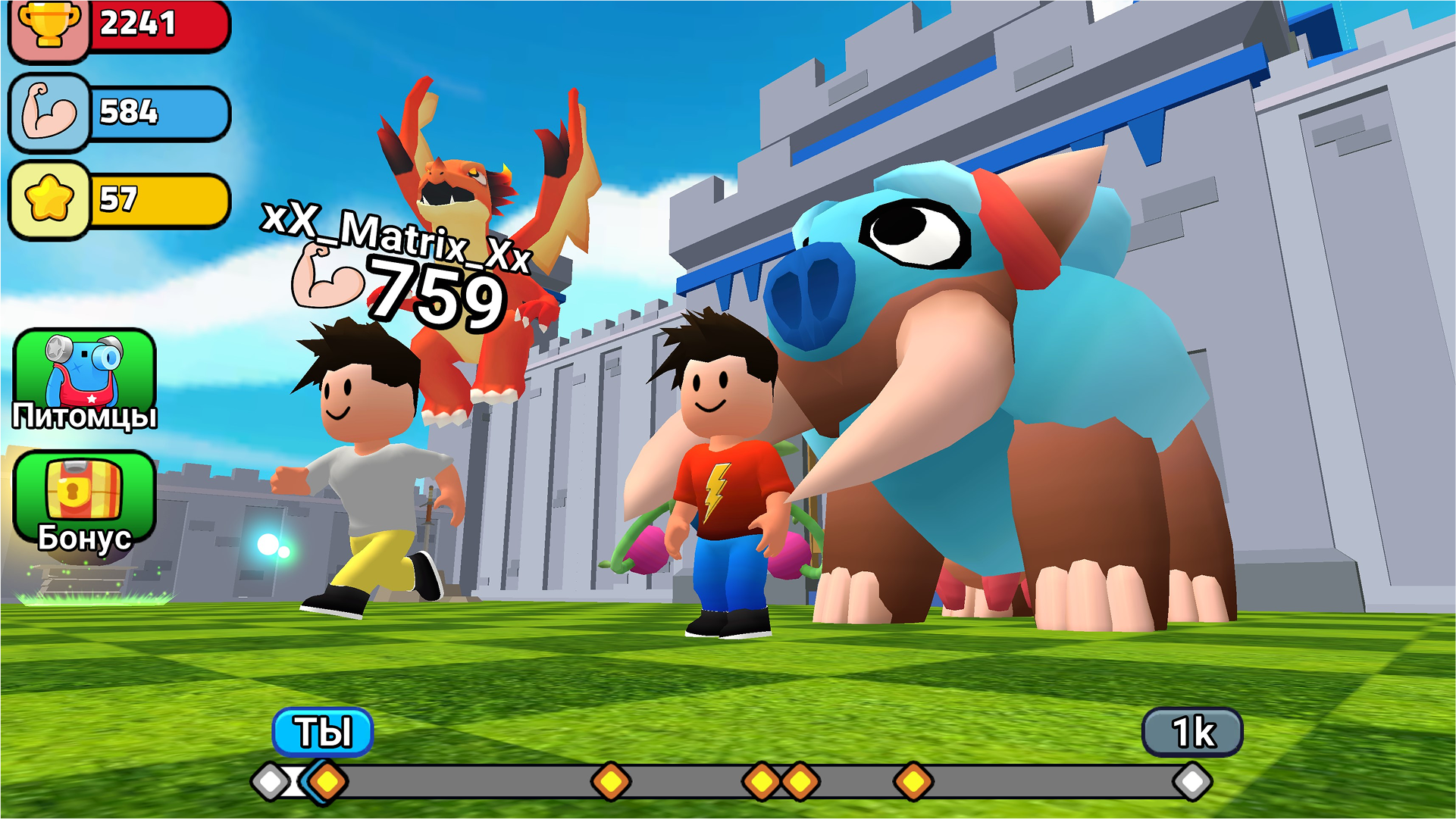Screen dimensions: 1456x819
Task: Tap the player wearing the lightning bolt shirt
Action: (720, 485)
